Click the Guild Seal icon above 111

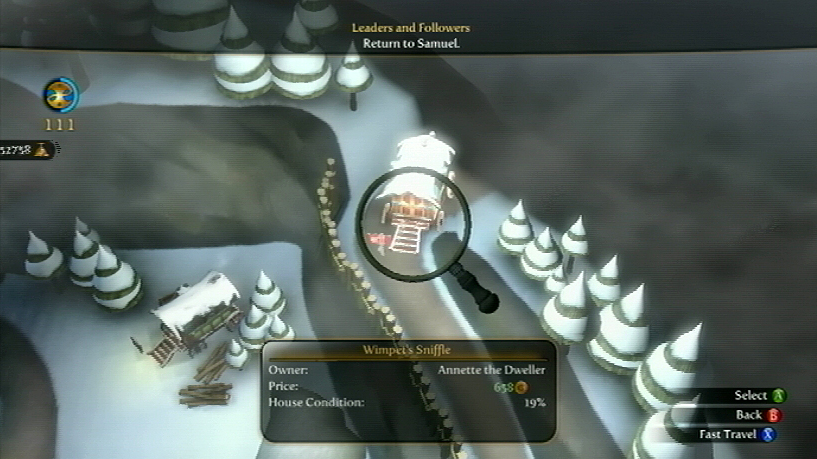click(61, 95)
